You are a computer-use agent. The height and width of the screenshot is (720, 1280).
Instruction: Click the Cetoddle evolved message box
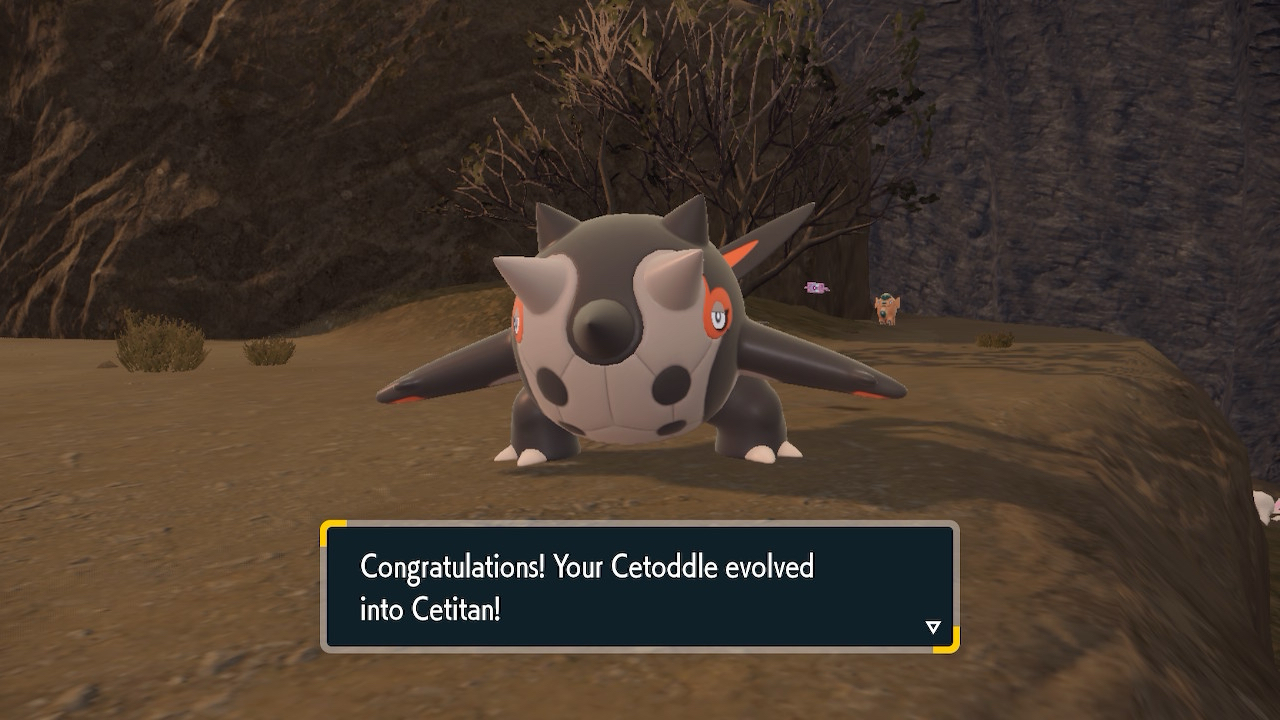[x=639, y=587]
